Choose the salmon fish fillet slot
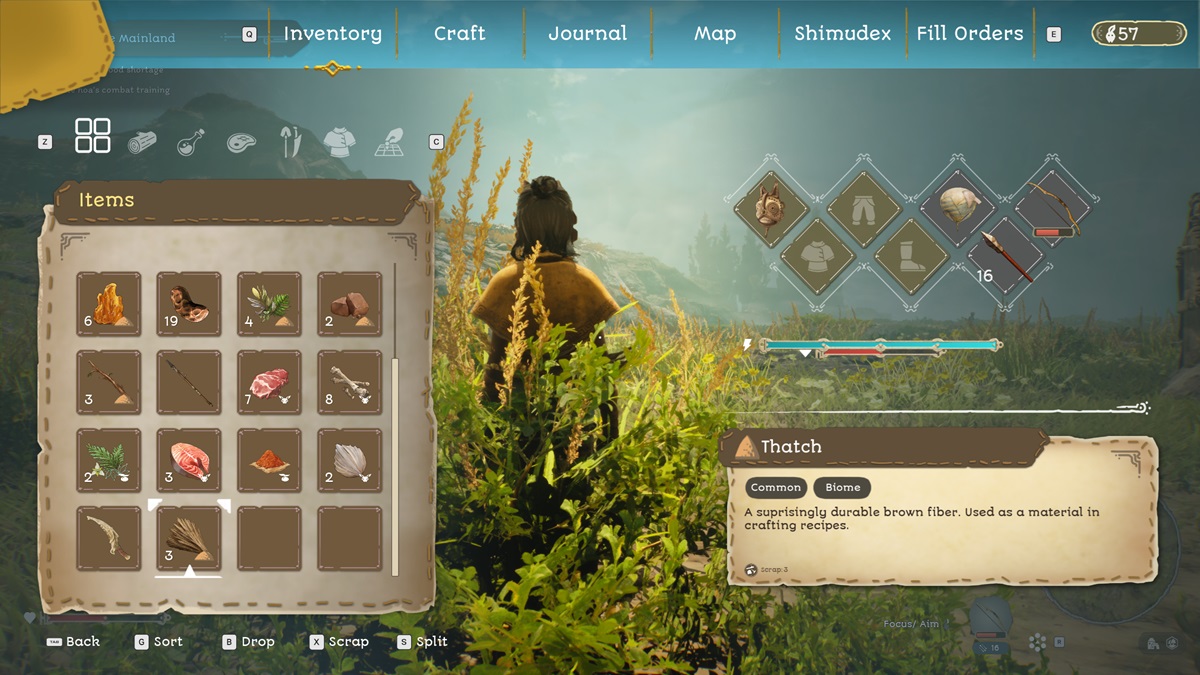Image resolution: width=1200 pixels, height=675 pixels. click(189, 460)
